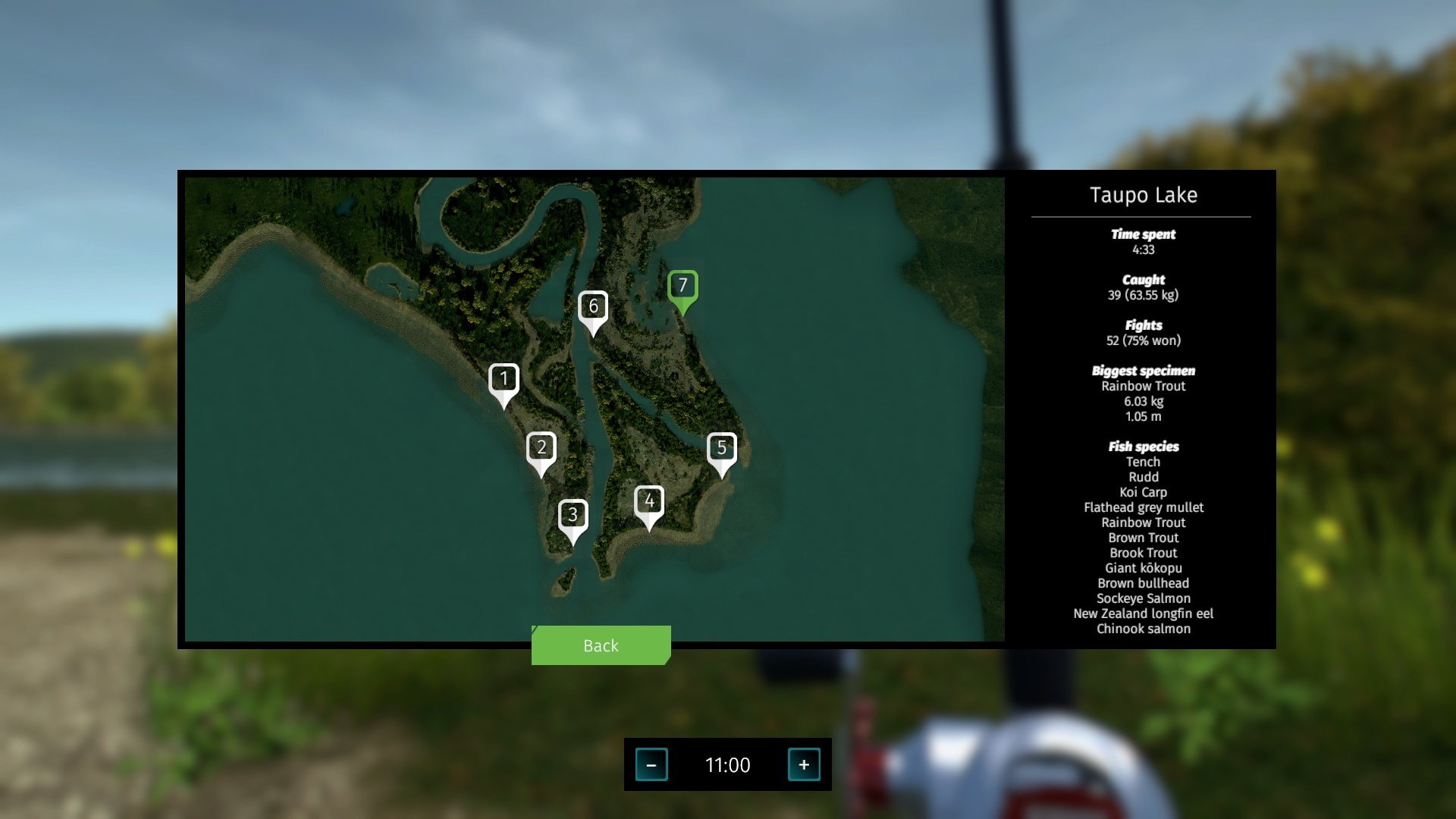Select map marker 1 on Taupo Lake

tap(504, 378)
